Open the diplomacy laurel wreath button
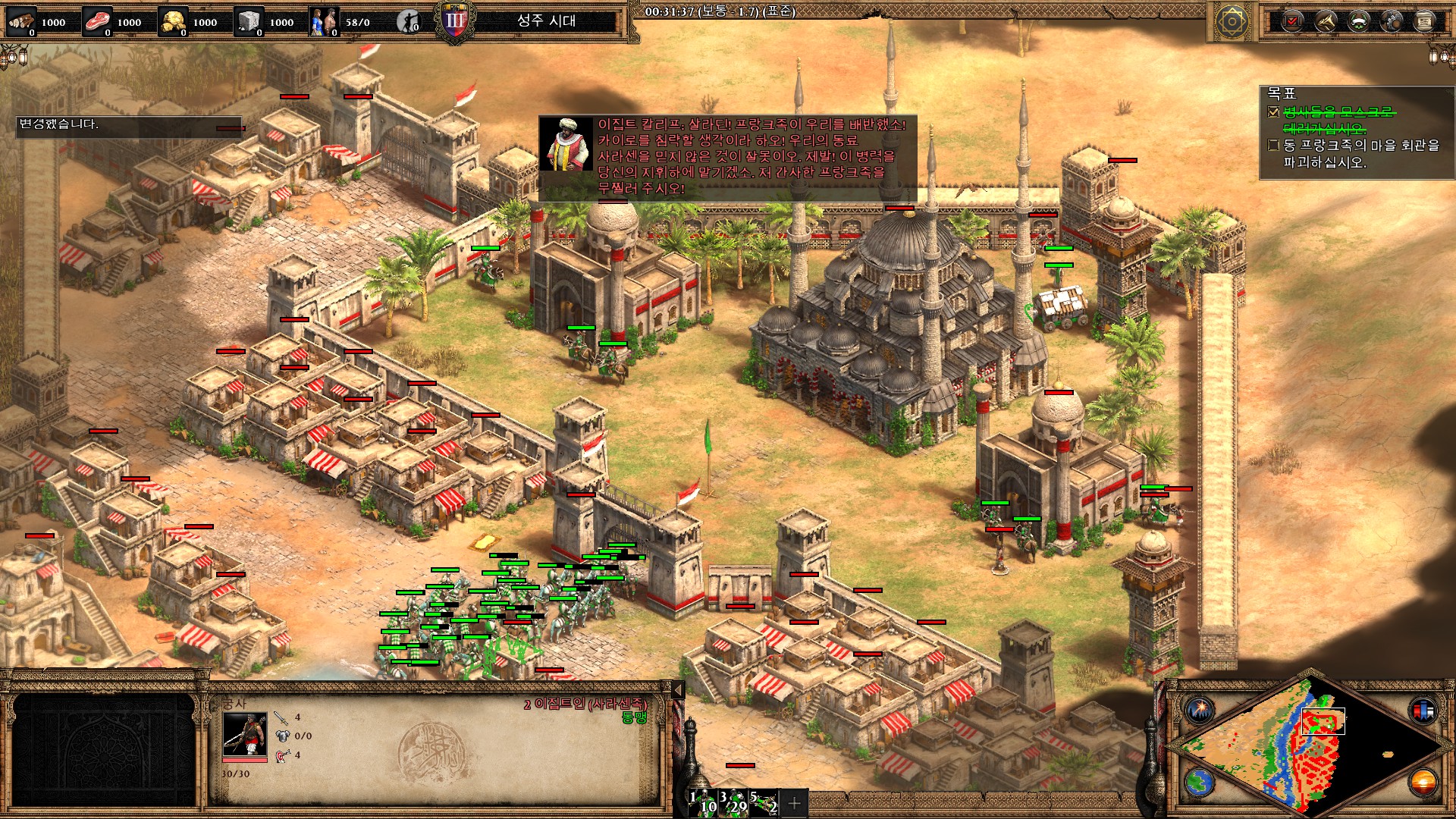 pos(1358,21)
